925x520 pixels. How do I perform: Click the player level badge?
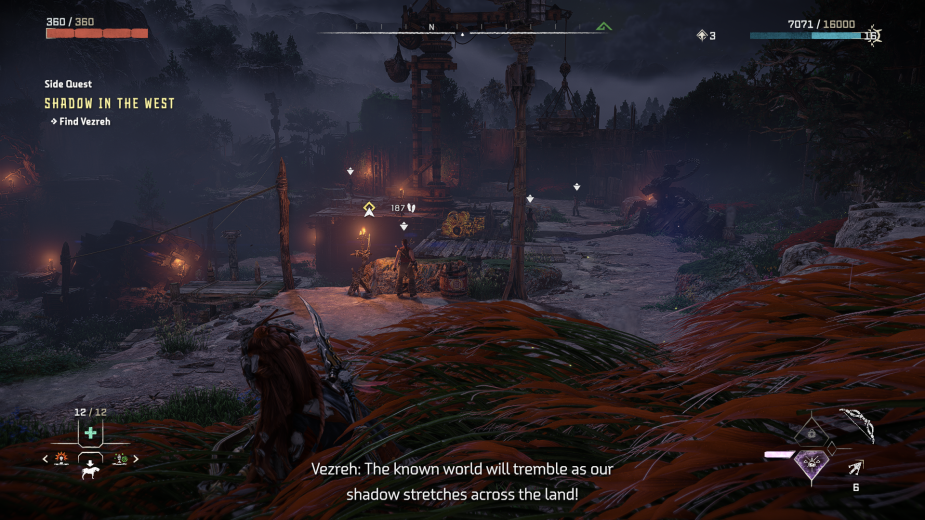[x=872, y=36]
